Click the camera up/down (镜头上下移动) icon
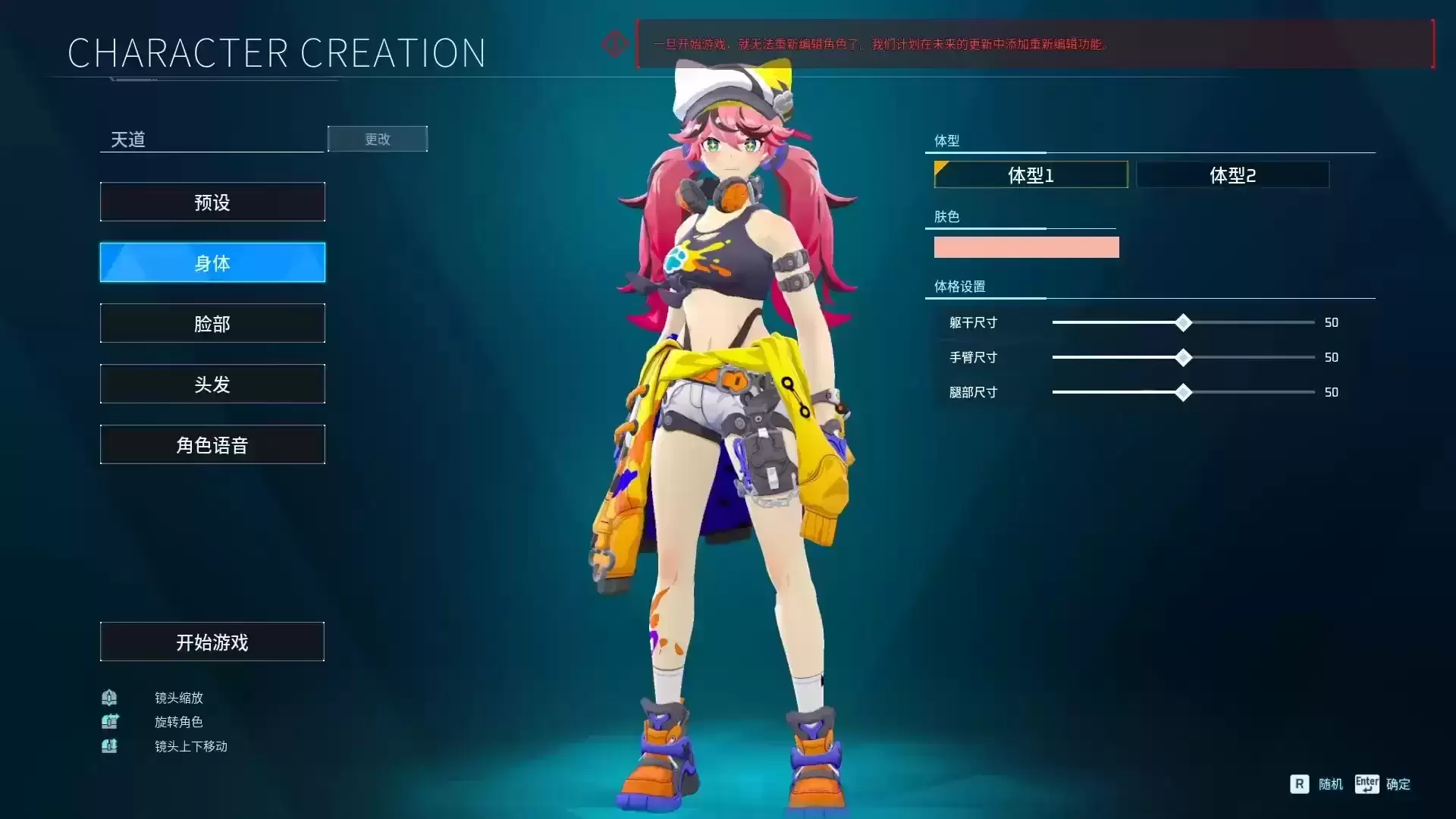This screenshot has height=819, width=1456. point(109,746)
